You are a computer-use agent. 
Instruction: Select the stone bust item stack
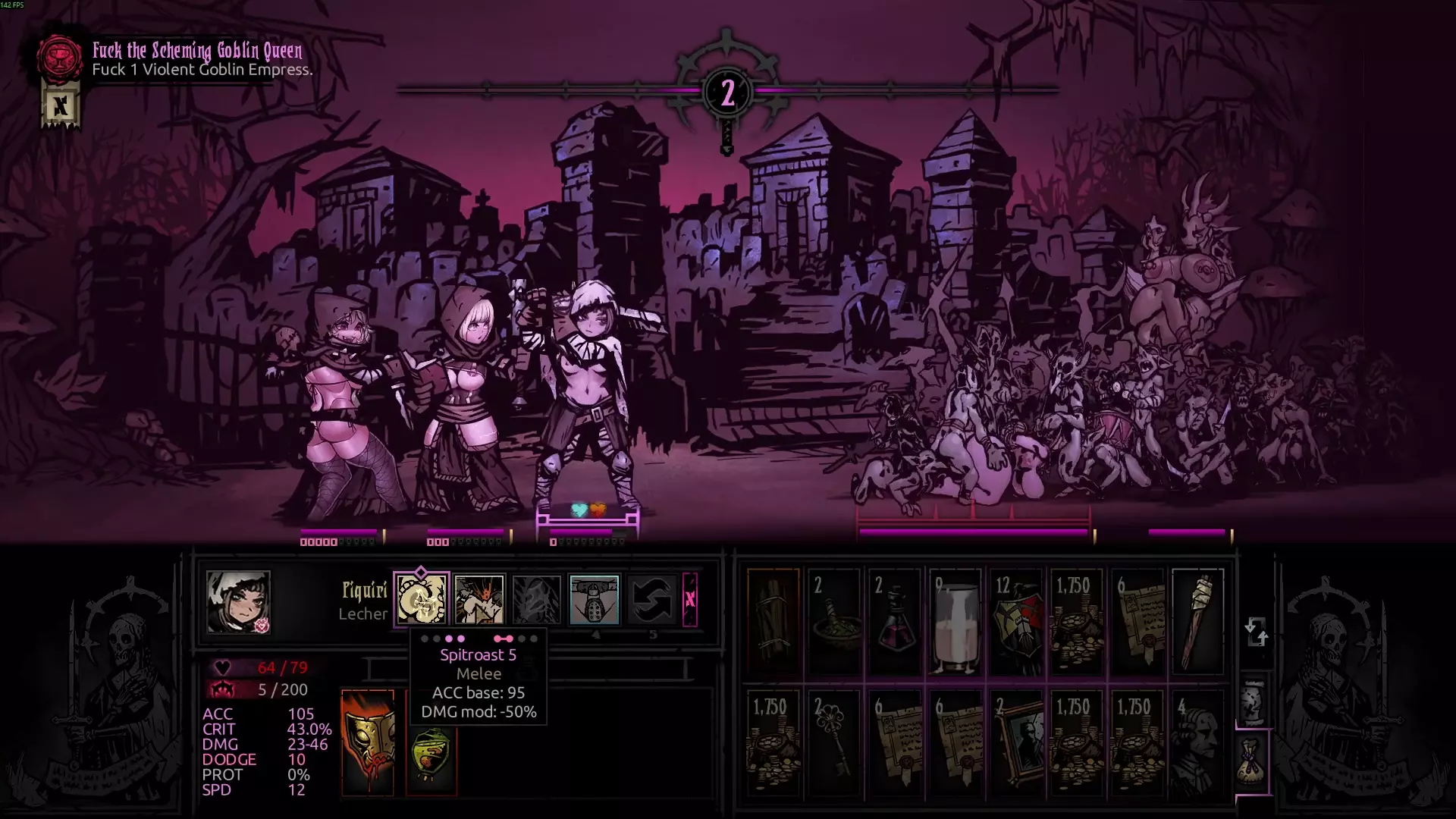[1198, 743]
